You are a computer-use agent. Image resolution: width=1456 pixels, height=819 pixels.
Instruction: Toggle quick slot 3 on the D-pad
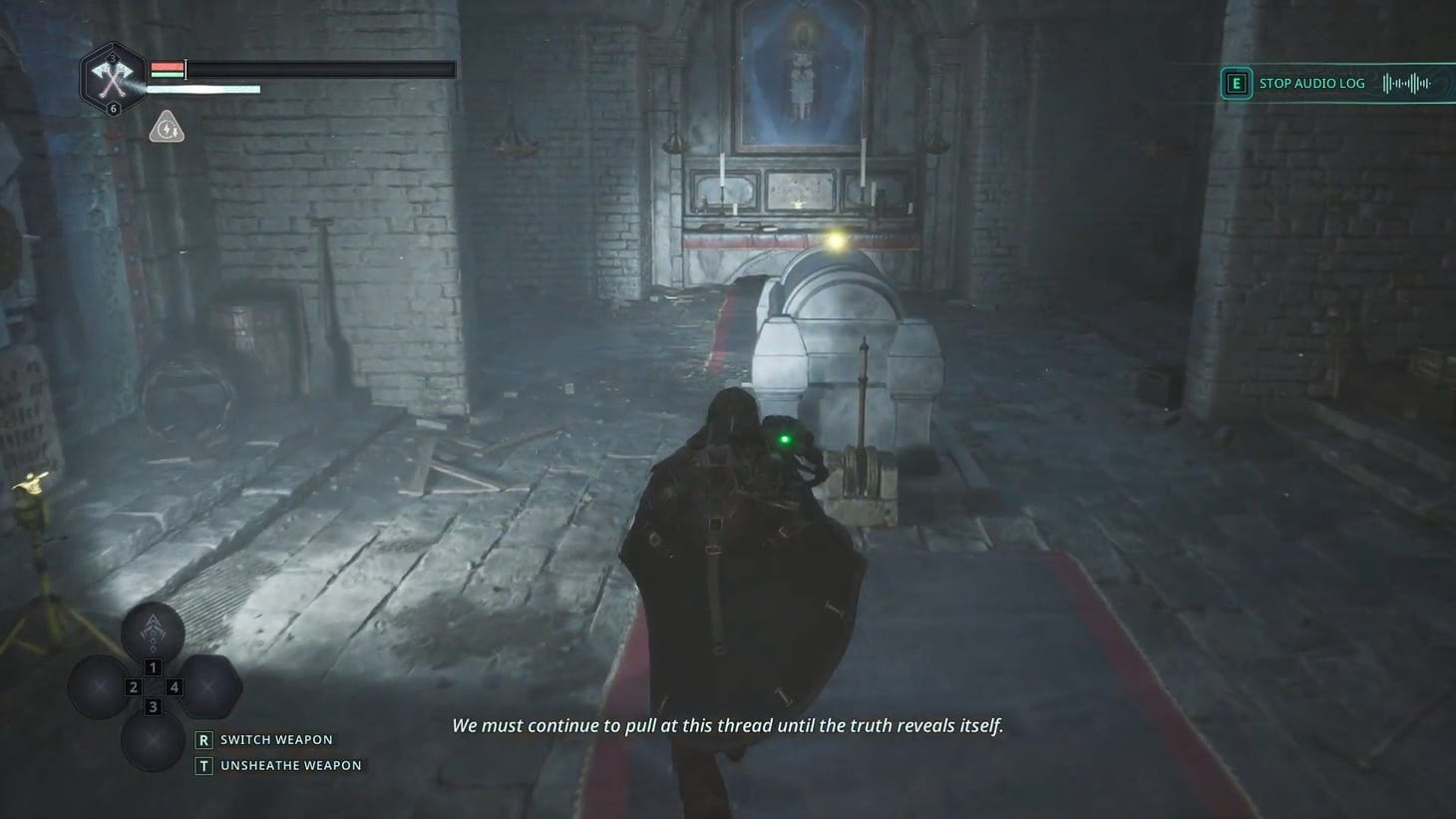point(152,706)
